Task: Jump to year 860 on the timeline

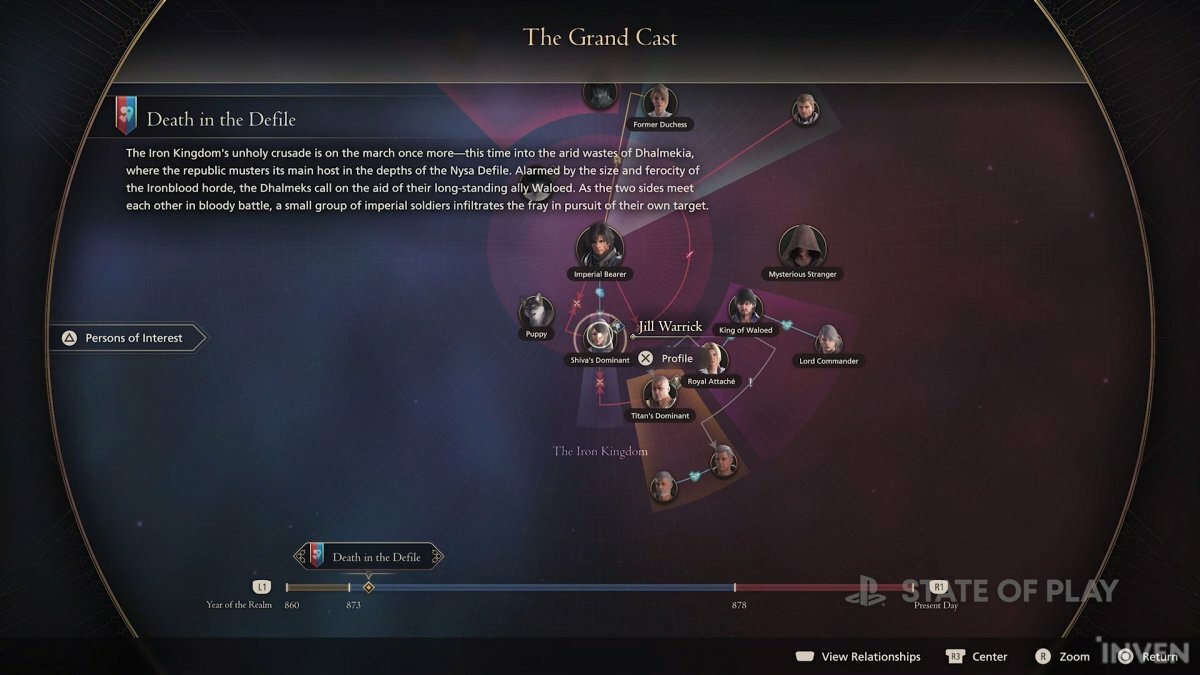Action: tap(288, 588)
